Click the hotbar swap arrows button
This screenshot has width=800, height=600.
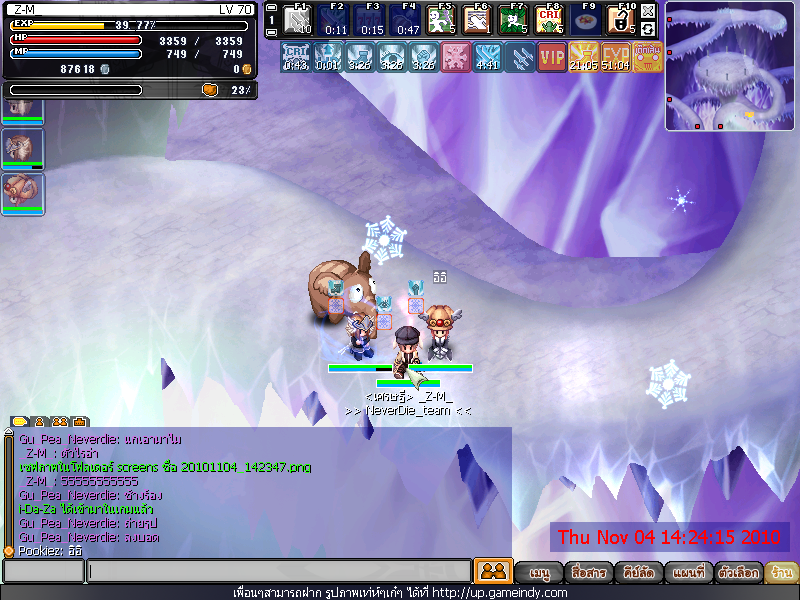(648, 29)
